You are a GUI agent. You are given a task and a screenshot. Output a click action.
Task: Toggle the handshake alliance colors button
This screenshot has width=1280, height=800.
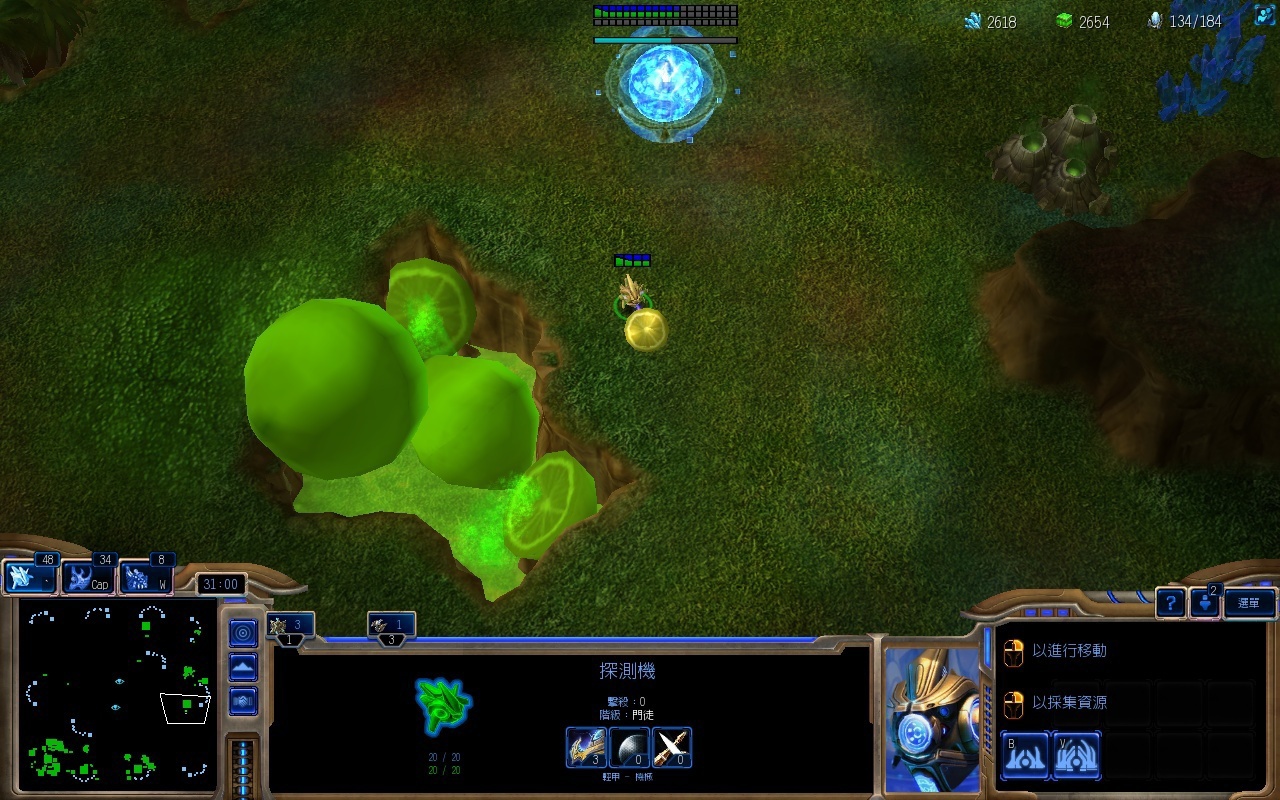pos(243,701)
